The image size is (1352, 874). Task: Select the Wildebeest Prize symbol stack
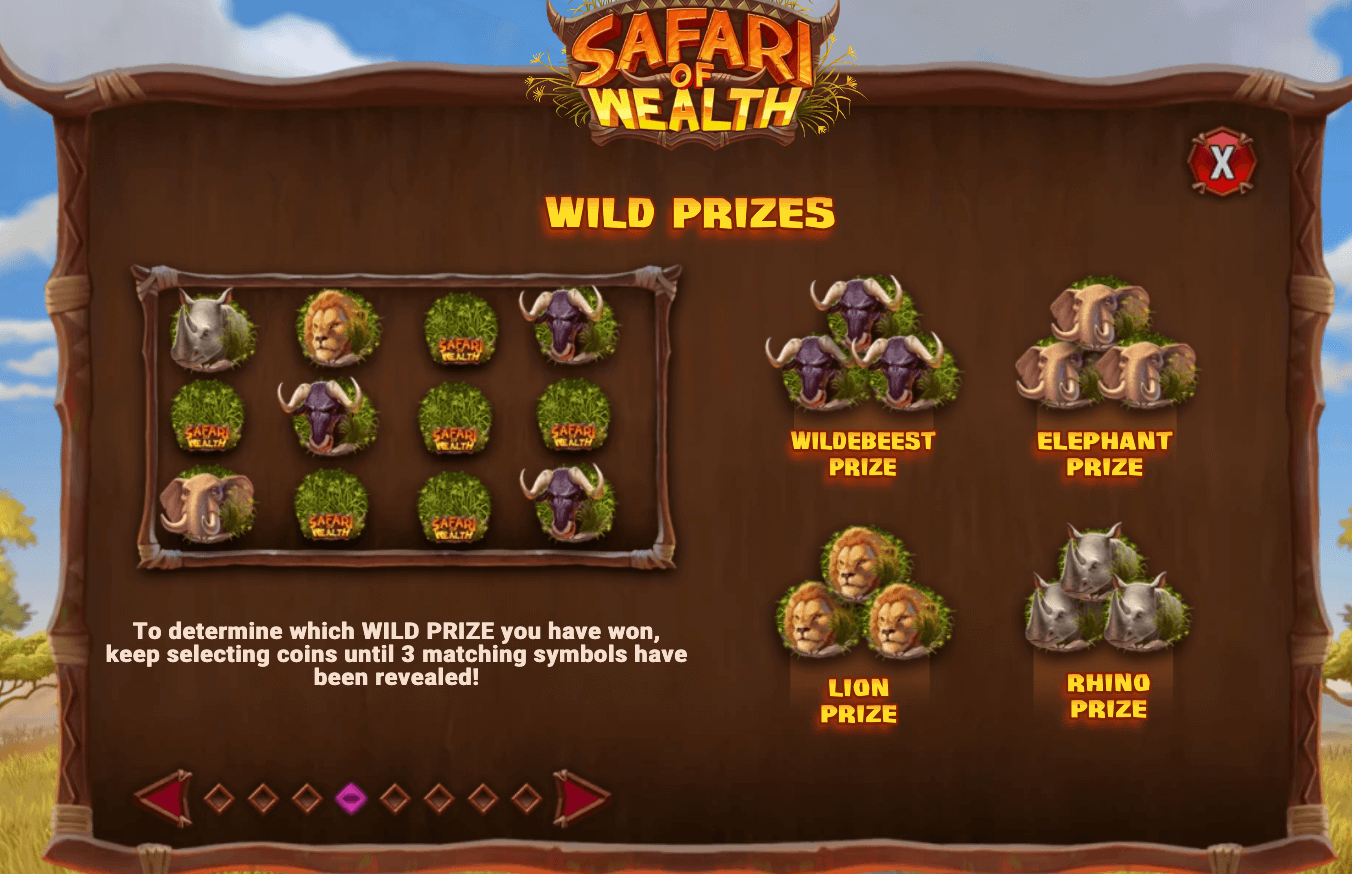pos(862,345)
